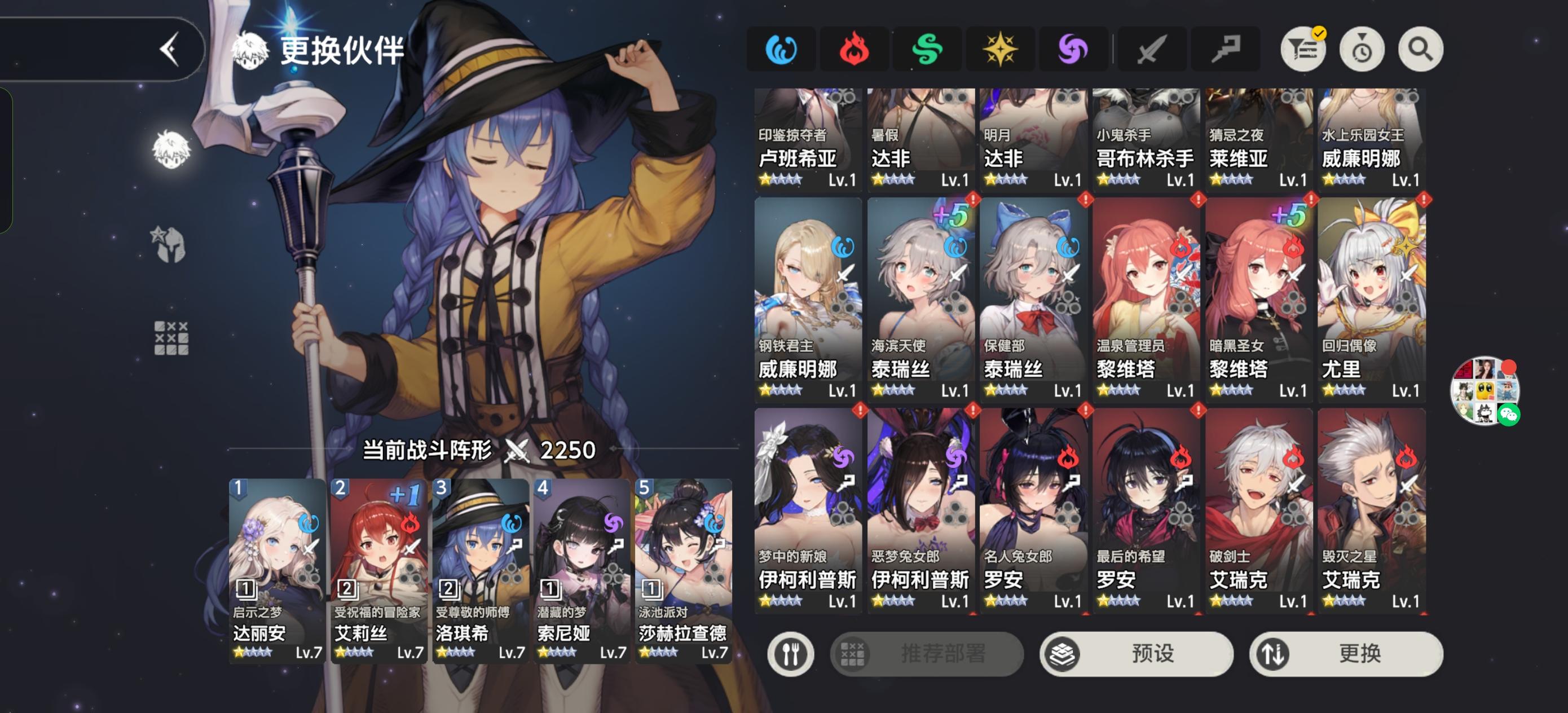The height and width of the screenshot is (713, 1568).
Task: Open the filter panel with yellow checkmark
Action: (1301, 50)
